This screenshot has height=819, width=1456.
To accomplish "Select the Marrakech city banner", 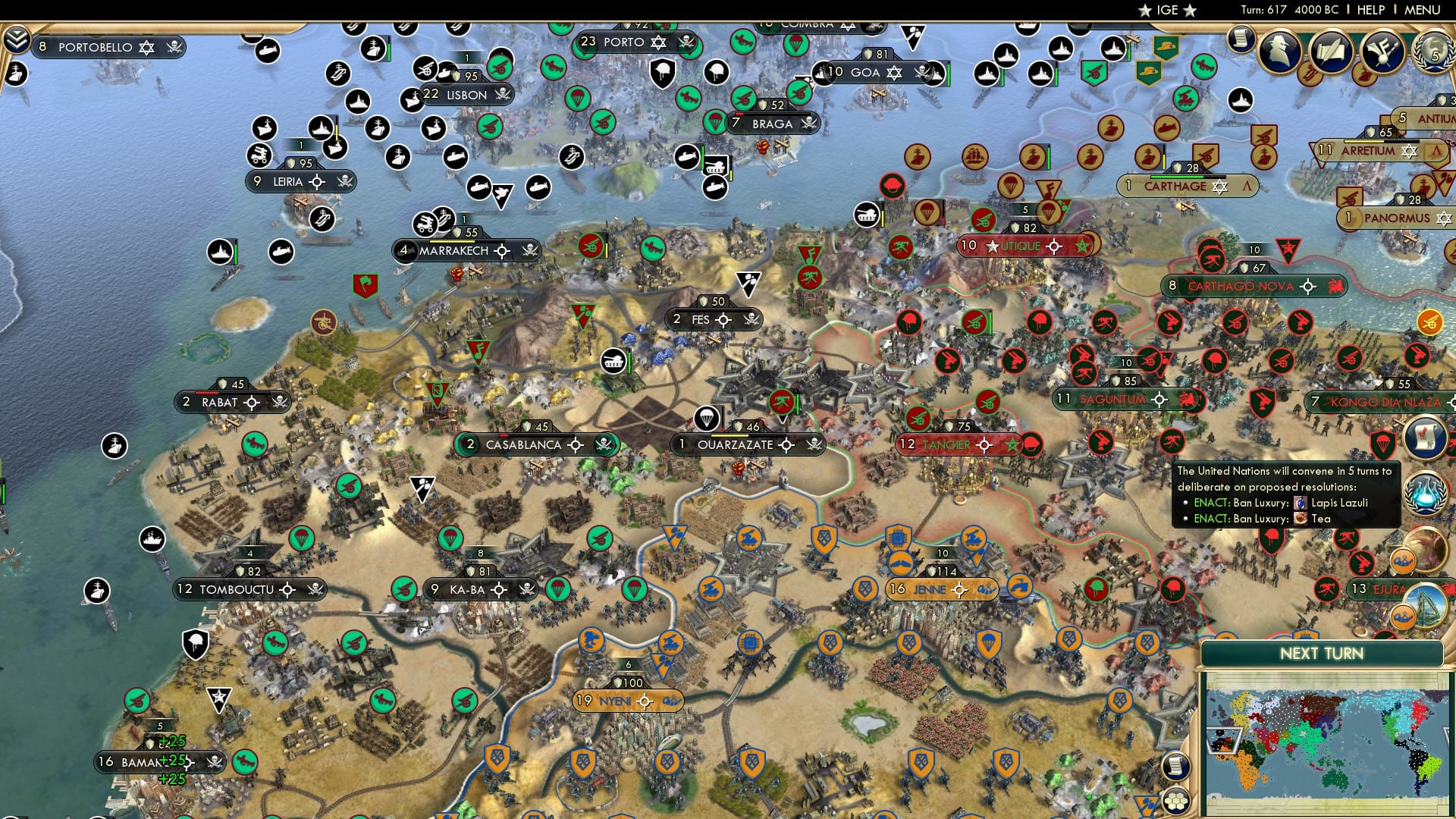I will tap(455, 250).
